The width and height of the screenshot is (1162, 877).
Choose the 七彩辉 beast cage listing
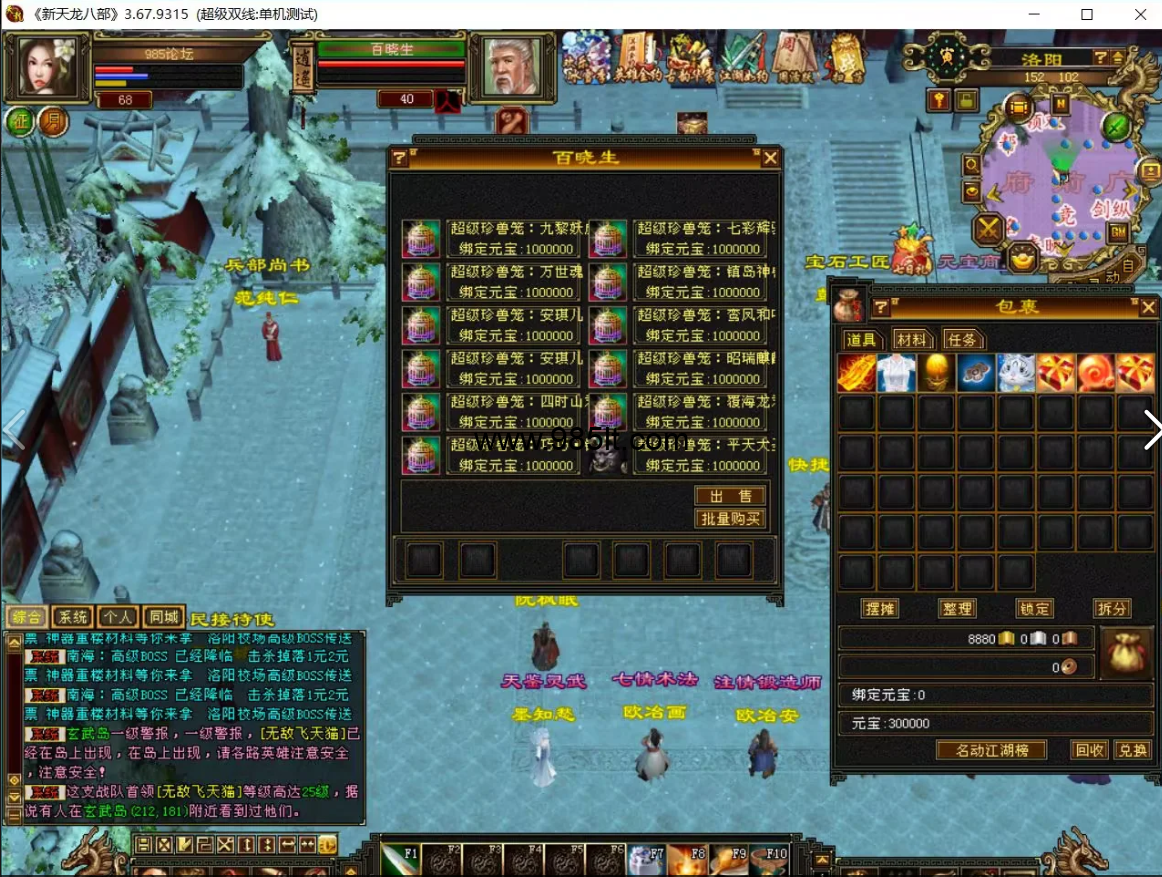point(698,238)
